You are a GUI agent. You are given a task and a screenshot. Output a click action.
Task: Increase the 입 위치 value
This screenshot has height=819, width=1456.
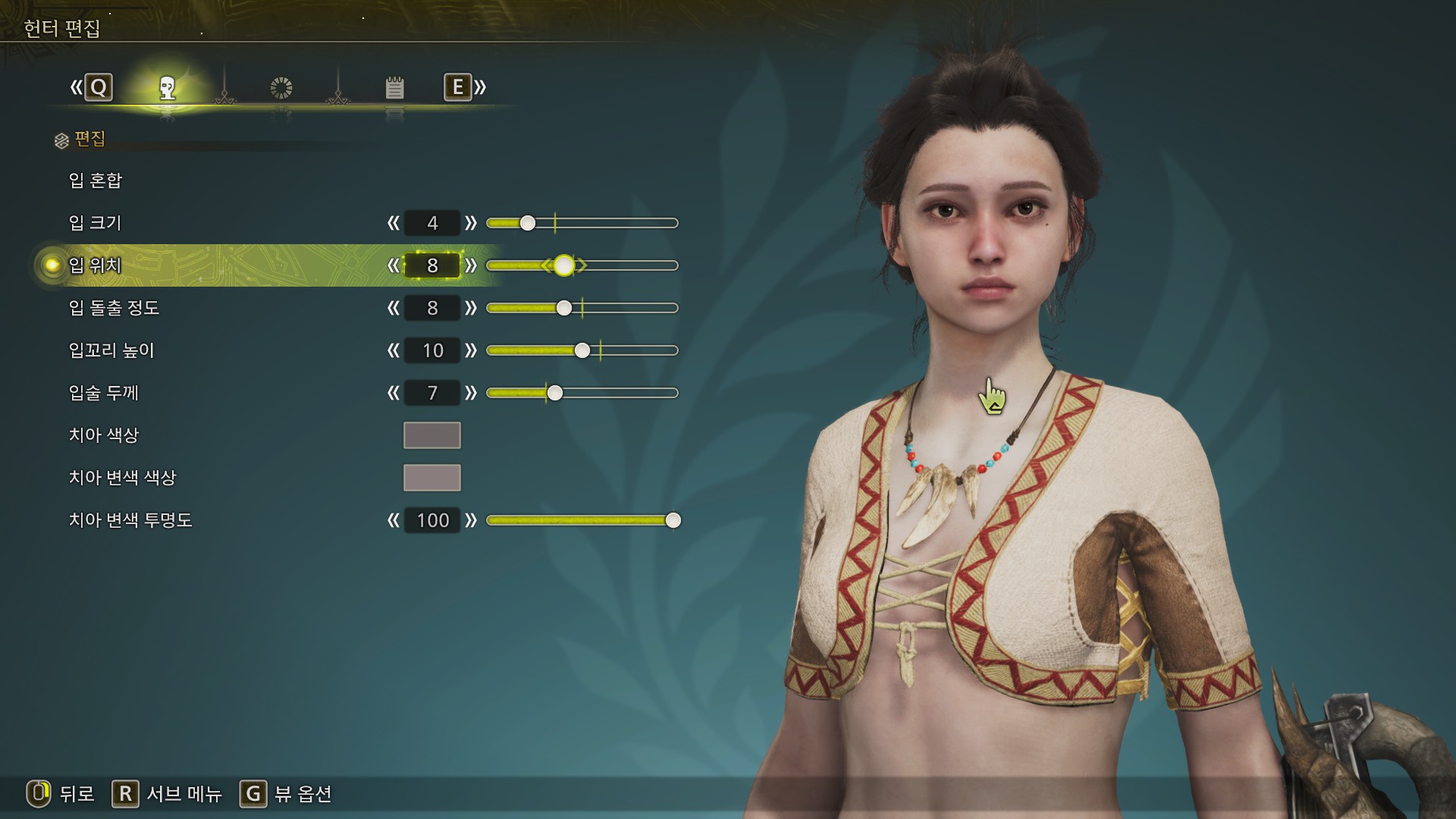tap(471, 265)
